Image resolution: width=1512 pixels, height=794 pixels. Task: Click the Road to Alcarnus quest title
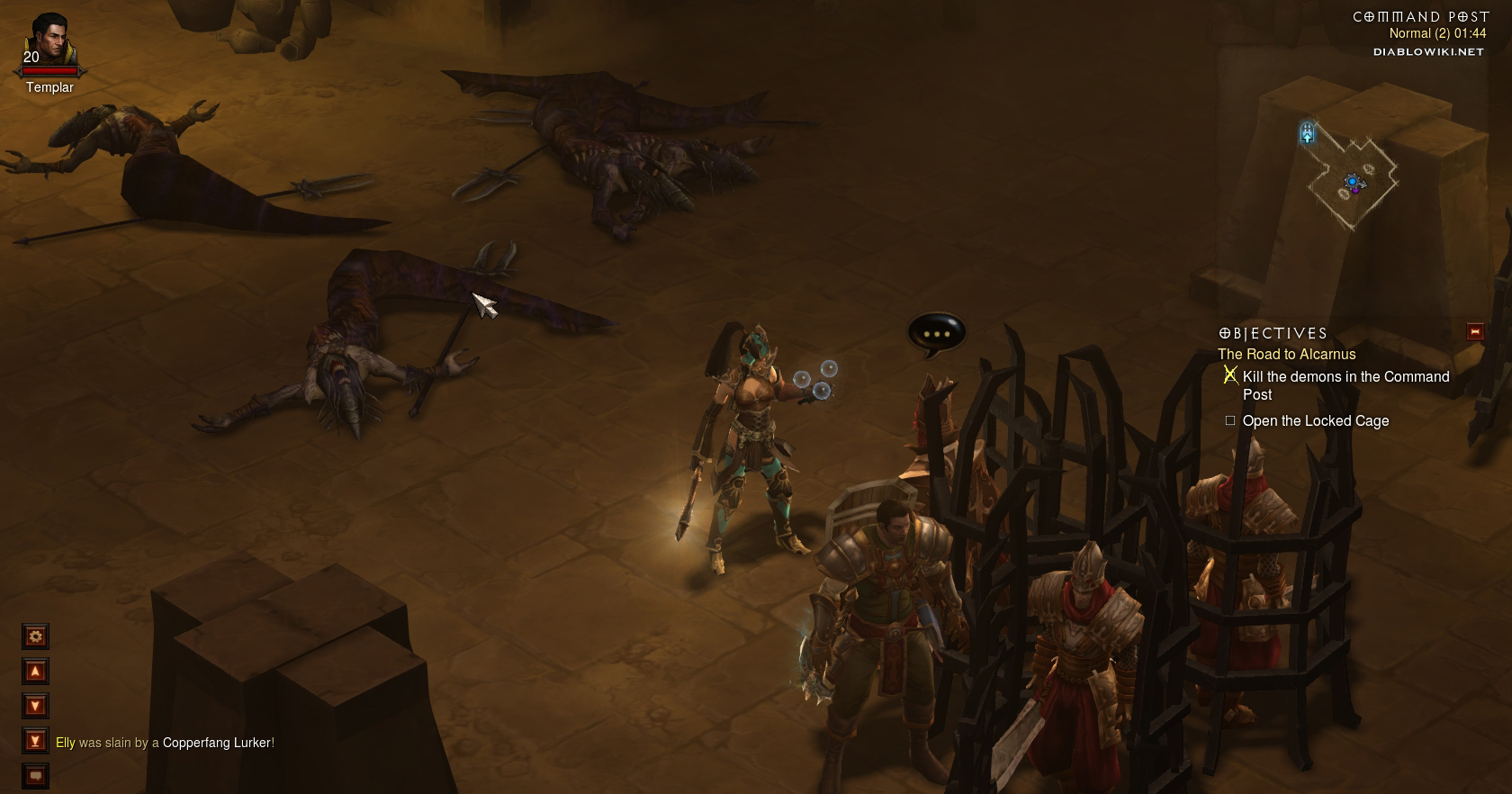pos(1286,355)
